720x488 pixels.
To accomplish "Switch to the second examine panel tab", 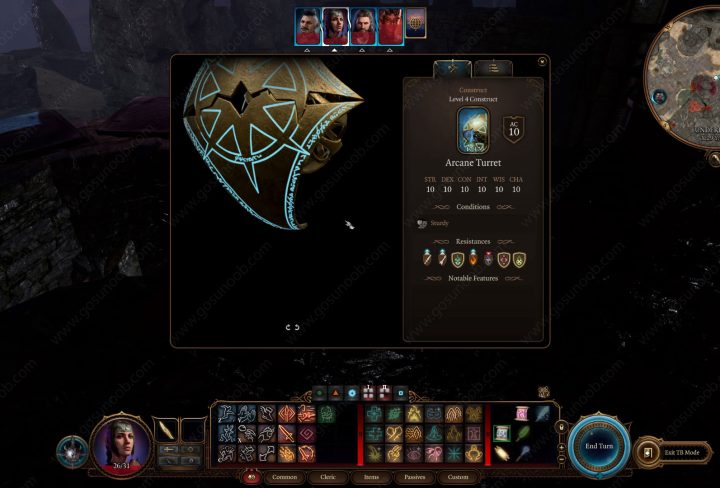I will (492, 68).
